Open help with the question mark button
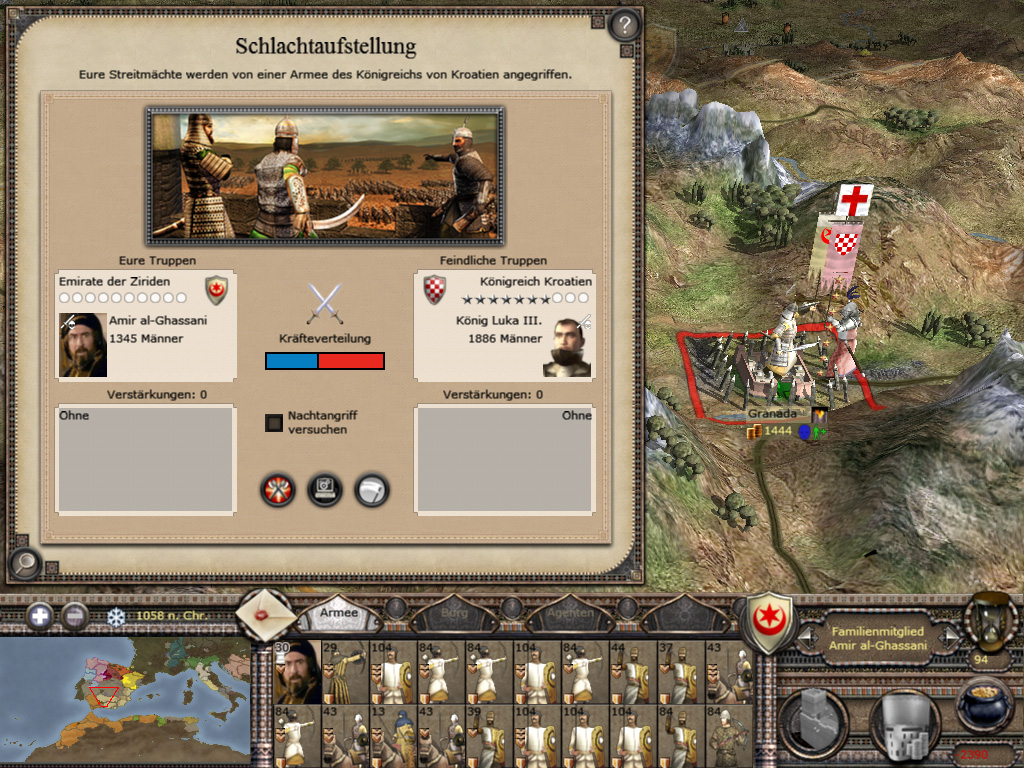This screenshot has width=1024, height=768. coord(624,25)
